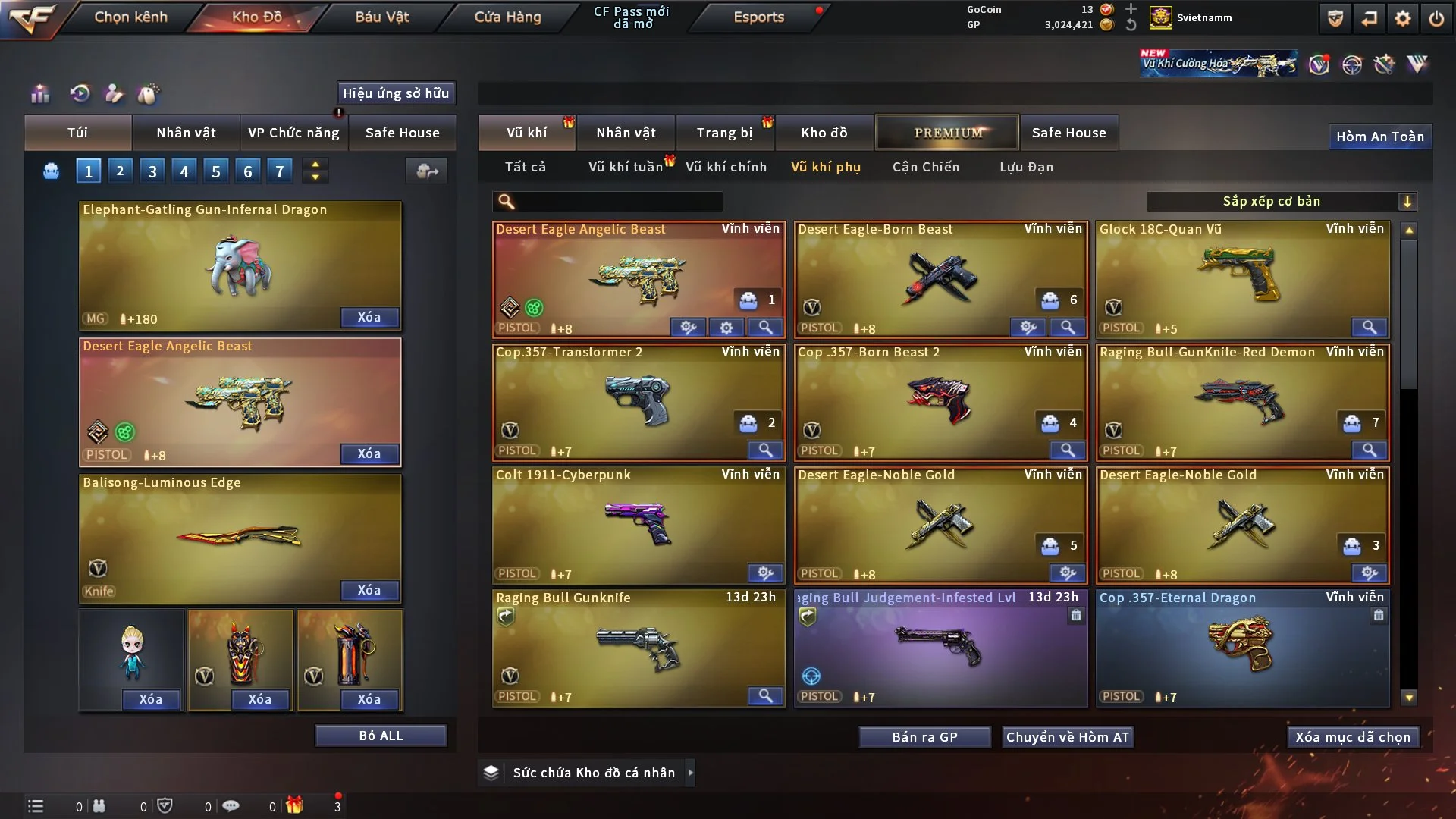This screenshot has width=1456, height=819.
Task: Switch to the PREMIUM tab
Action: (x=947, y=133)
